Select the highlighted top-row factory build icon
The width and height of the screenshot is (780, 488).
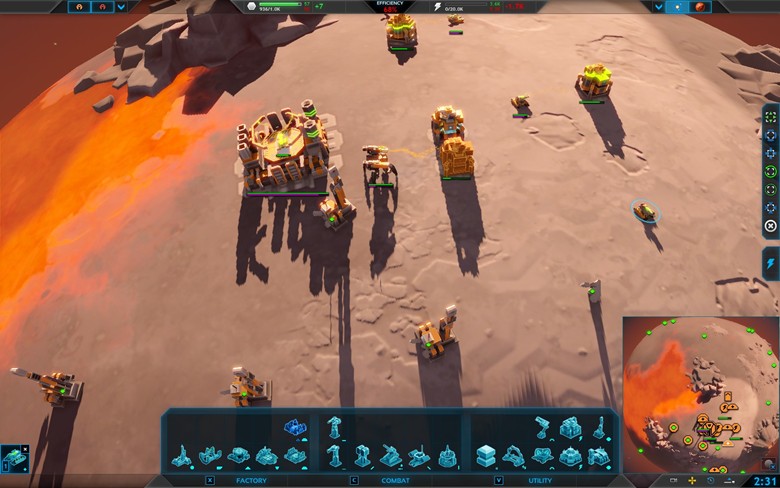[293, 427]
